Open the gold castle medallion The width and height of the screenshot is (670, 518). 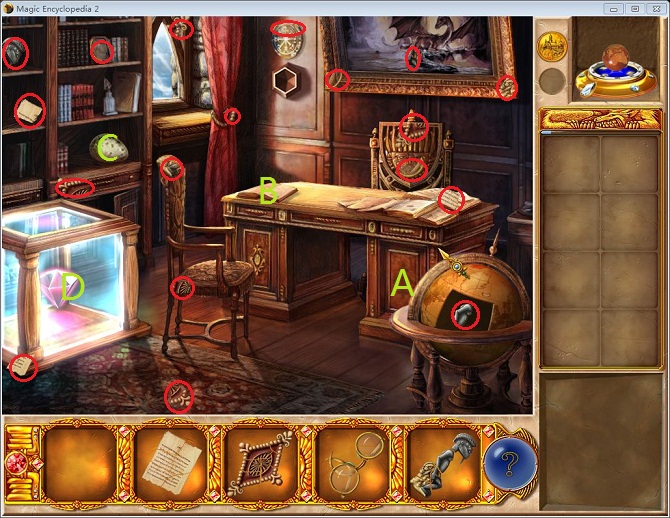coord(551,46)
